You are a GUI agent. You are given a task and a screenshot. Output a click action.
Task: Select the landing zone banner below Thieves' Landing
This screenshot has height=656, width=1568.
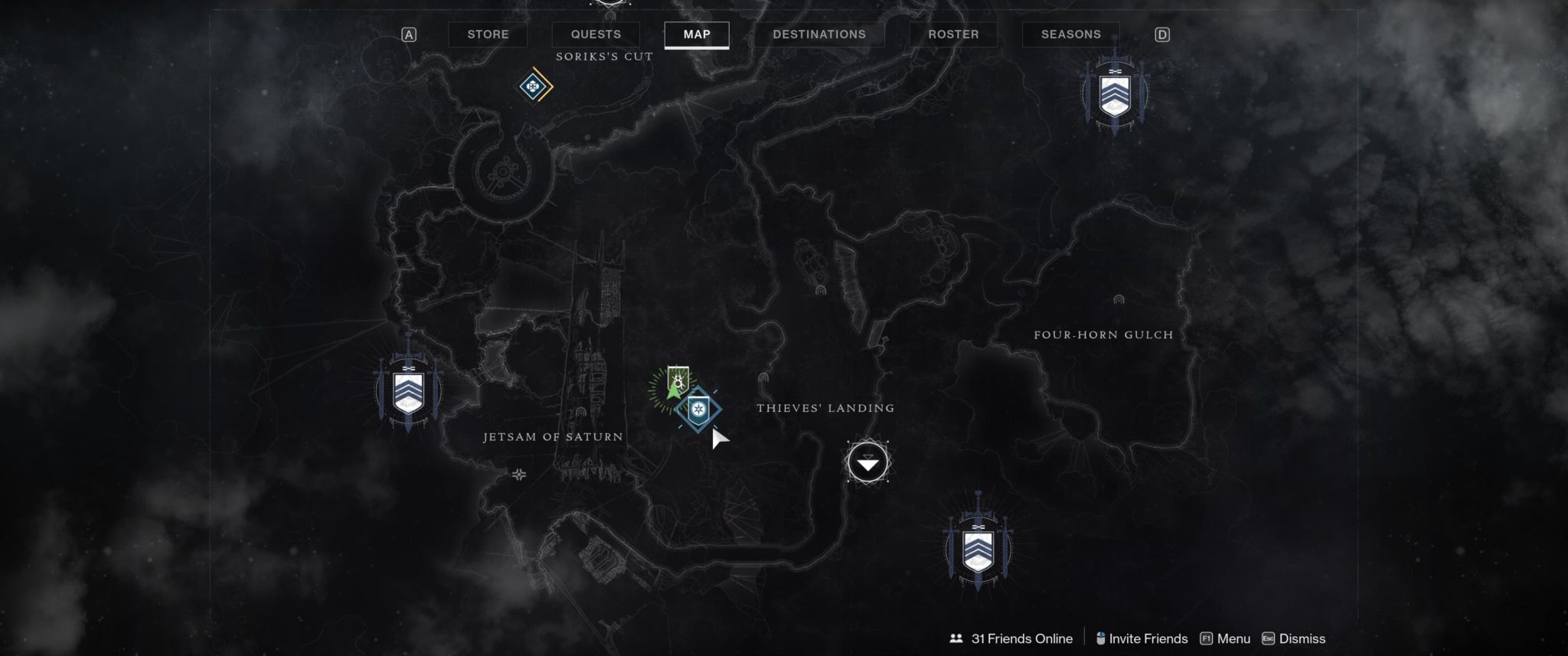978,550
